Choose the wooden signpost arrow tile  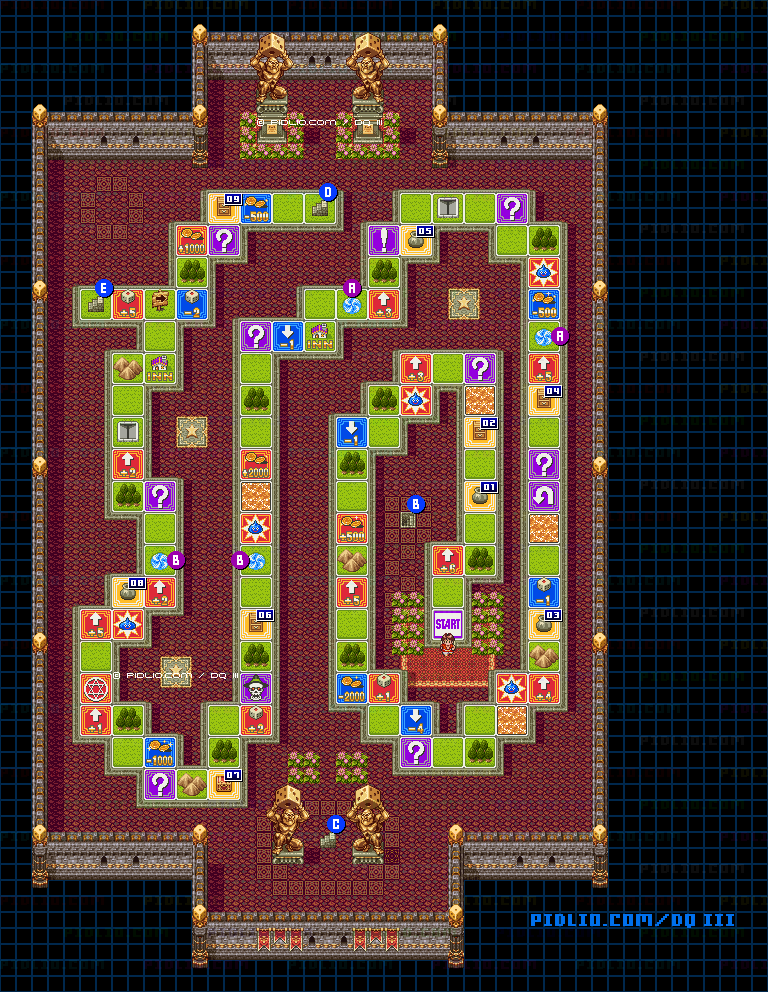tap(160, 304)
